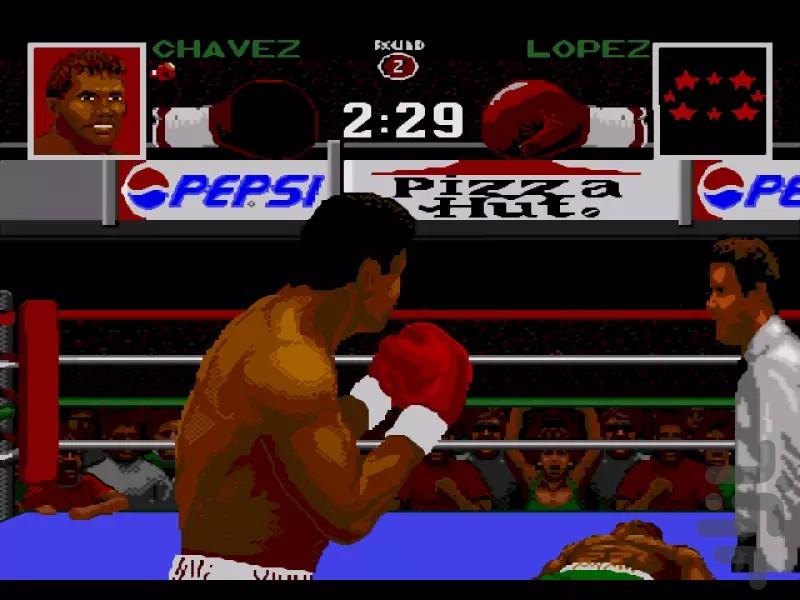Viewport: 800px width, 600px height.
Task: Select Lopez's red stars panel
Action: point(712,100)
